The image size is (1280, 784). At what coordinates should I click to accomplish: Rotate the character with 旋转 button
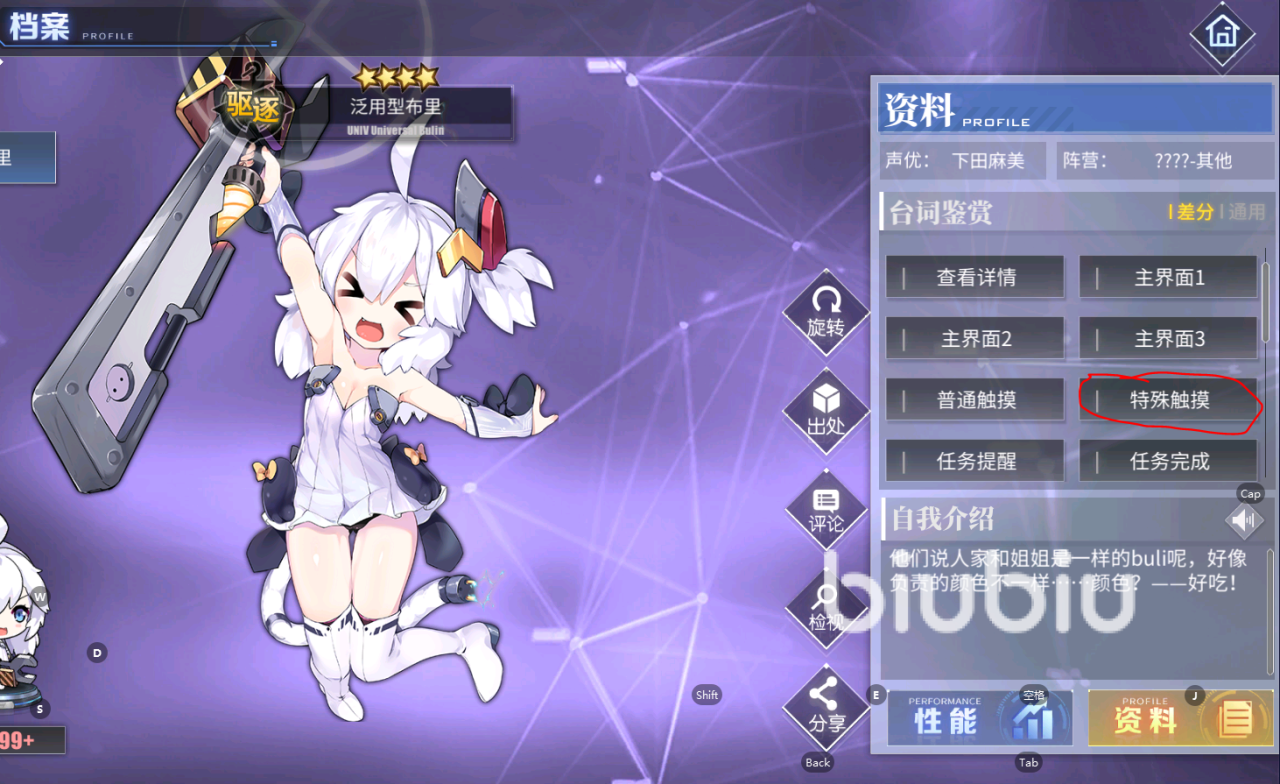point(826,310)
